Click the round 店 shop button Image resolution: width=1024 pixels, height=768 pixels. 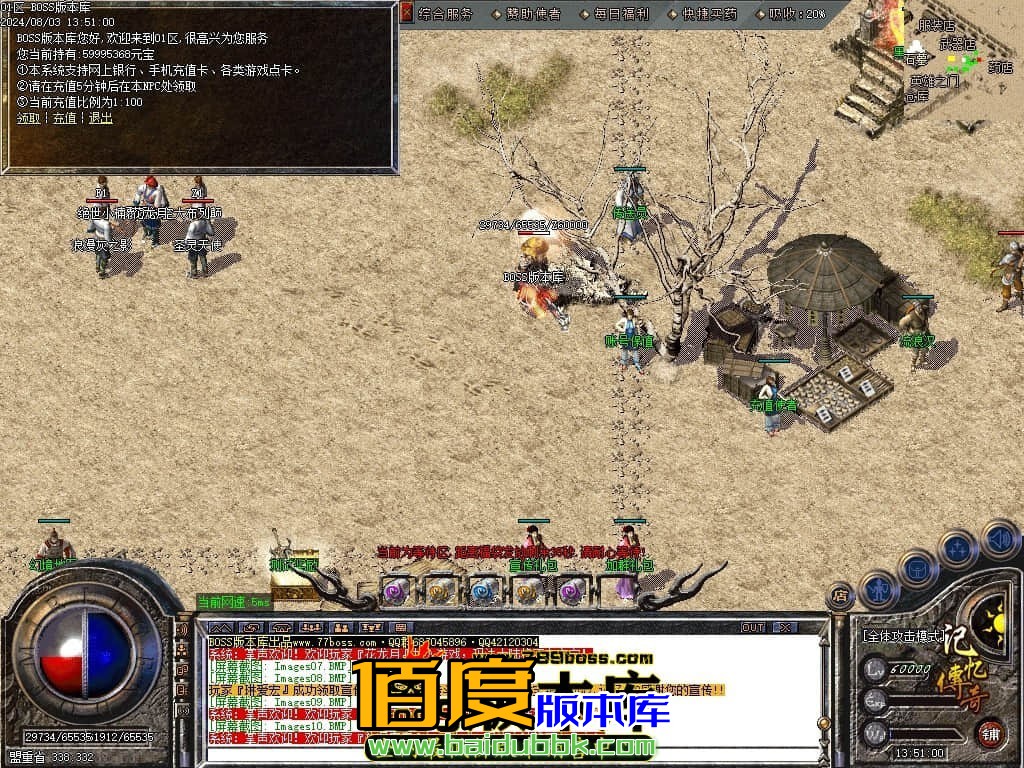coord(841,597)
